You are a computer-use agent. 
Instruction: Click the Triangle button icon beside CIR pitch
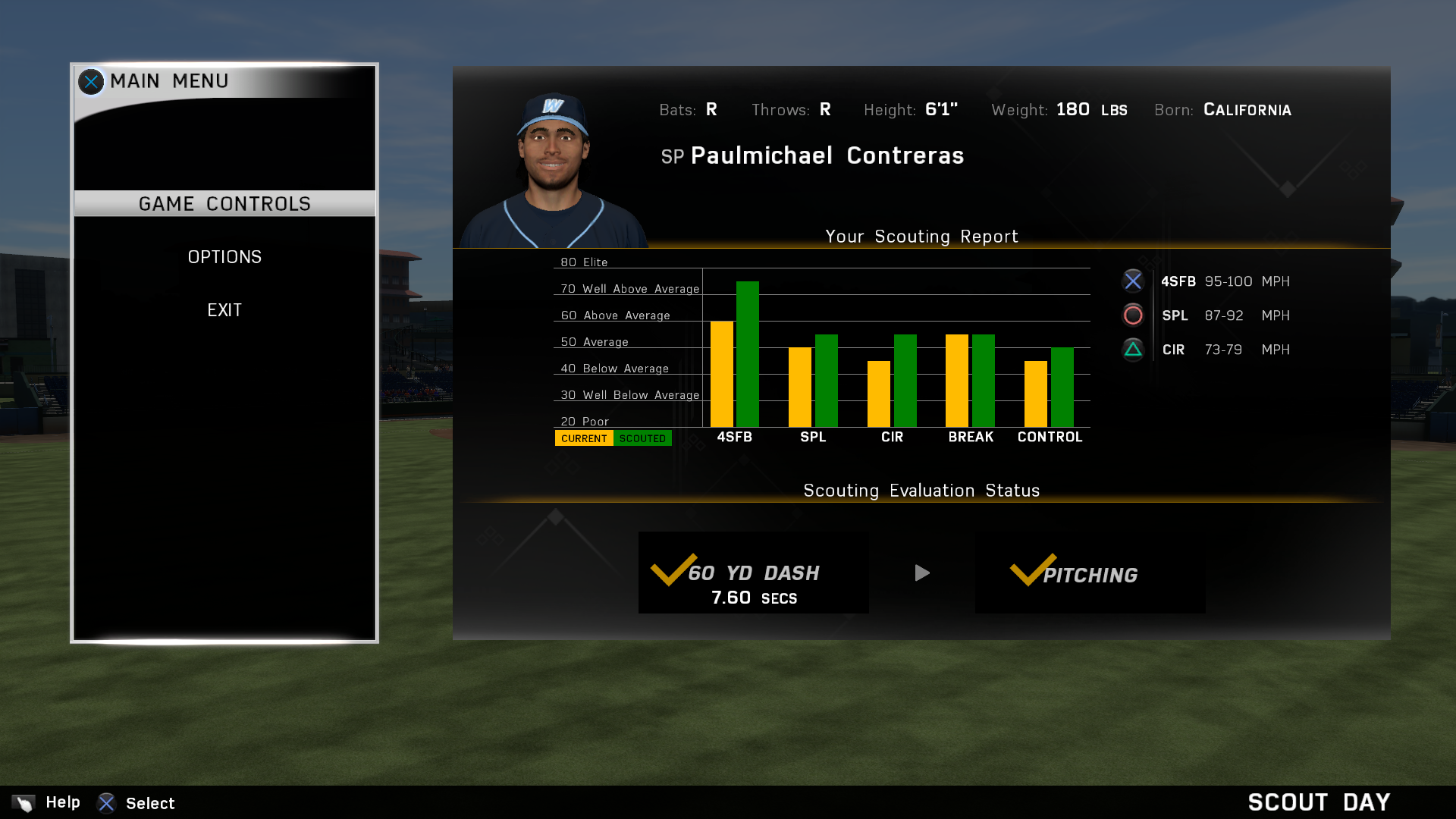(1132, 349)
